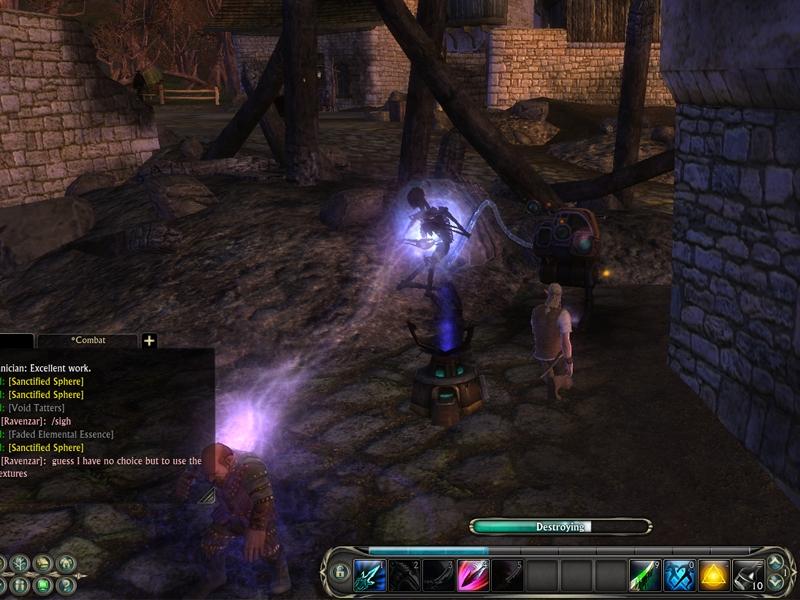Use the pink slash ability on hotbar
The height and width of the screenshot is (600, 800).
click(473, 575)
